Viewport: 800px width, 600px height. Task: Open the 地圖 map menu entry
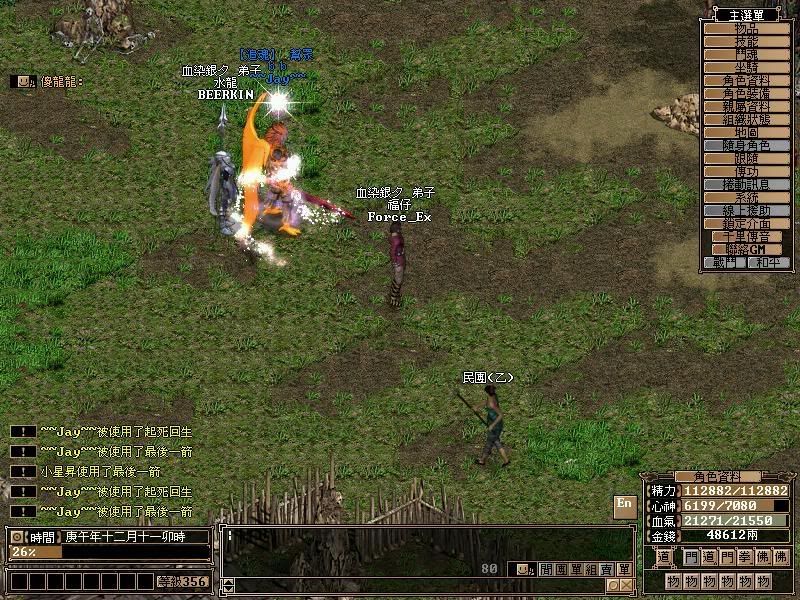click(x=746, y=133)
